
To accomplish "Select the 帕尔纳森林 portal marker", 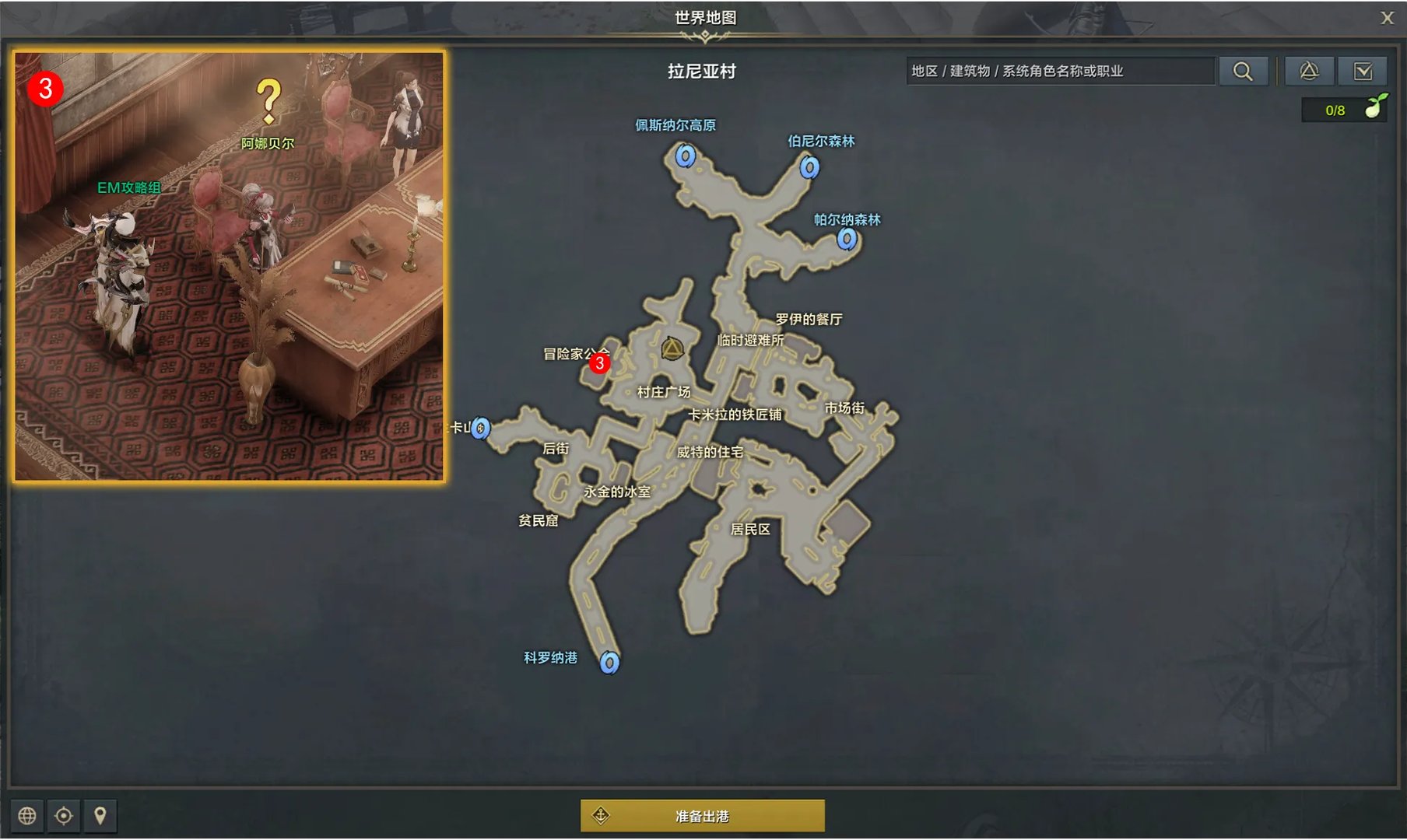I will (847, 239).
